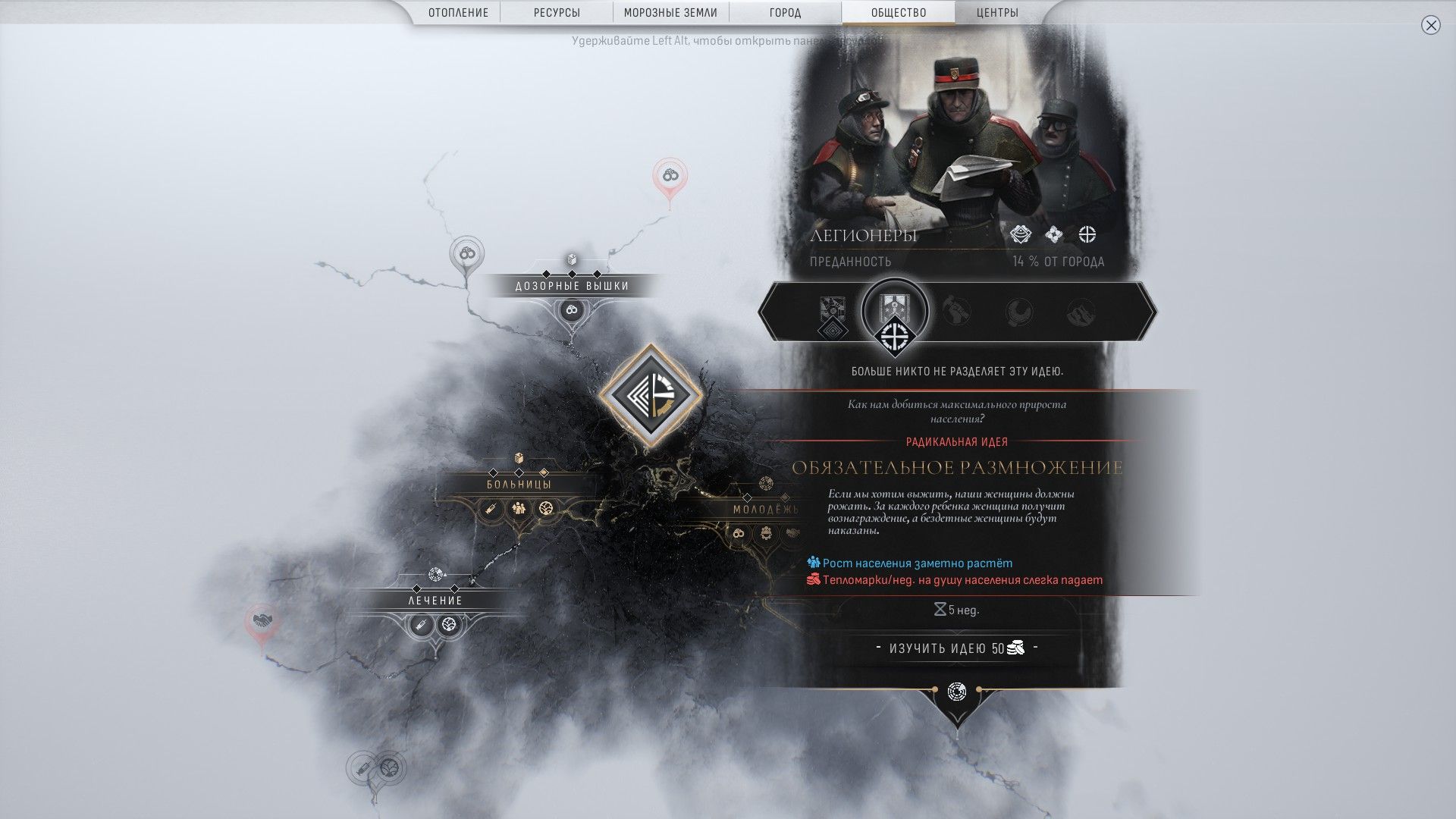Image resolution: width=1456 pixels, height=819 pixels.
Task: Go to the Город tab
Action: click(x=785, y=13)
